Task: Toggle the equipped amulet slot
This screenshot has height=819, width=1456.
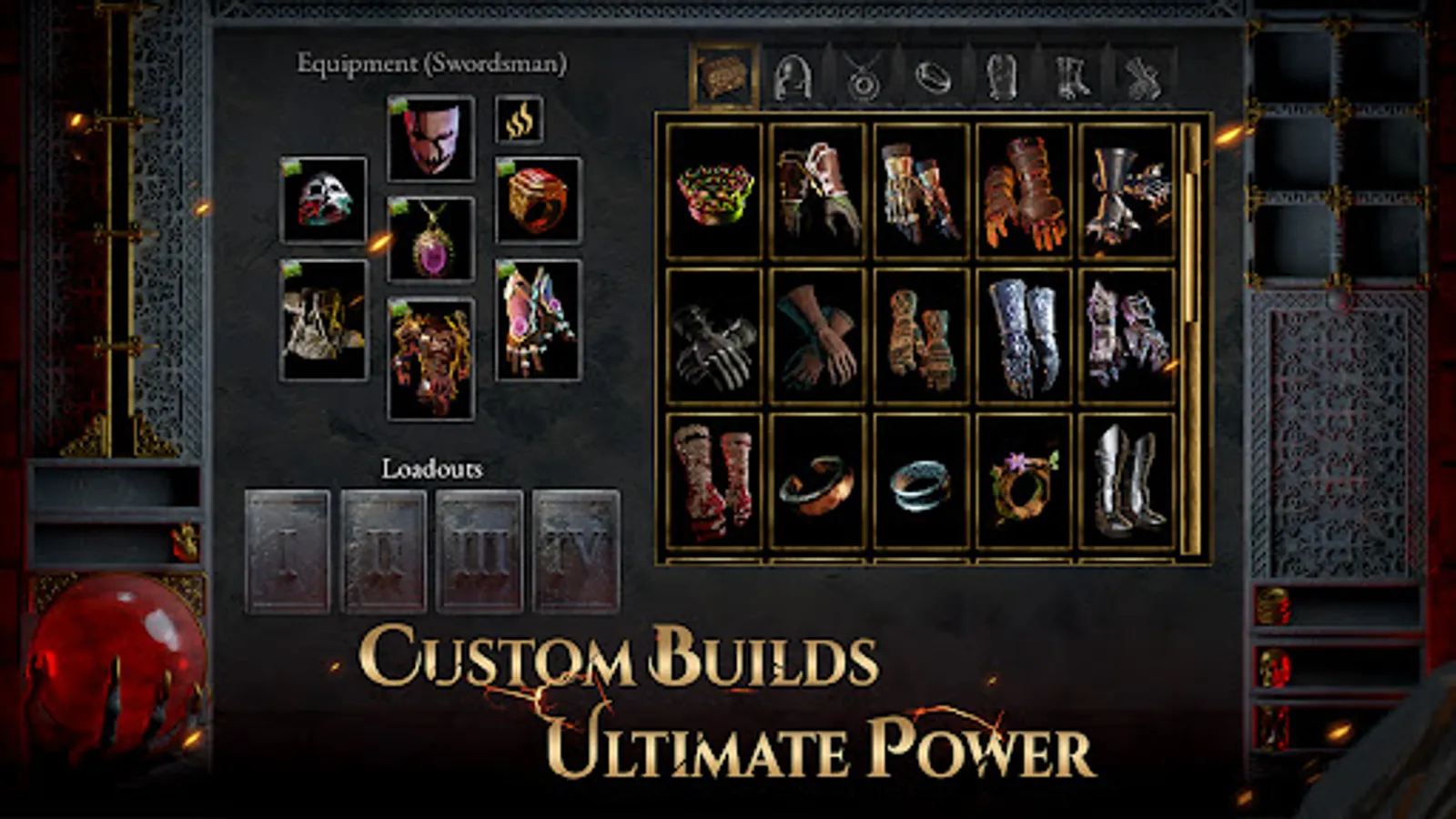Action: click(431, 238)
